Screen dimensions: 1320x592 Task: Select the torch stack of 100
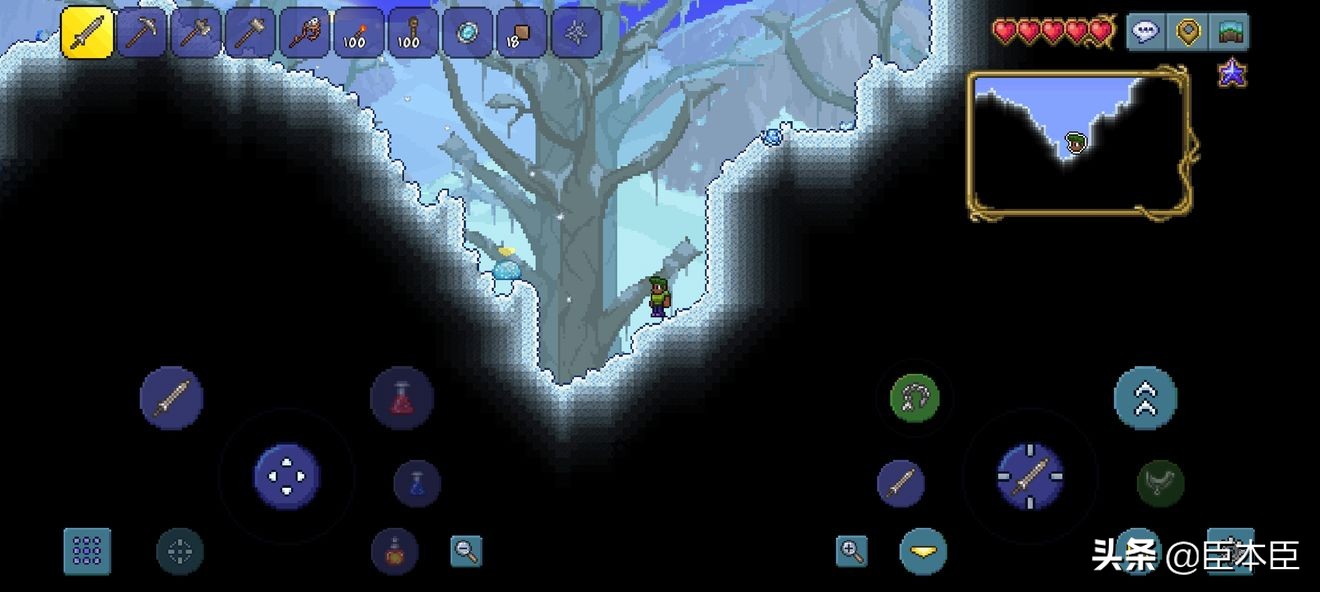(357, 33)
